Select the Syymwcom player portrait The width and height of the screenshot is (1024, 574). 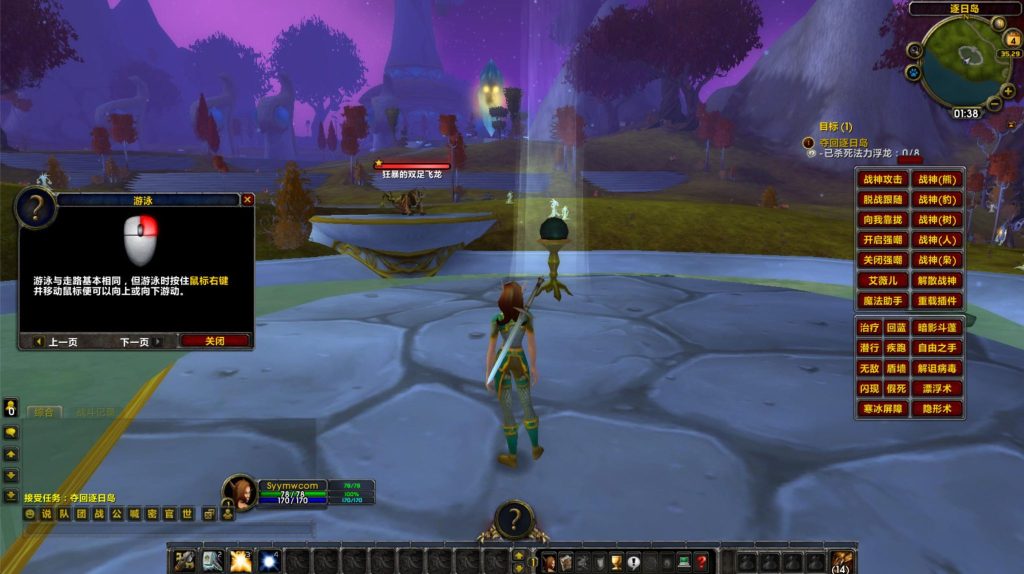[241, 493]
